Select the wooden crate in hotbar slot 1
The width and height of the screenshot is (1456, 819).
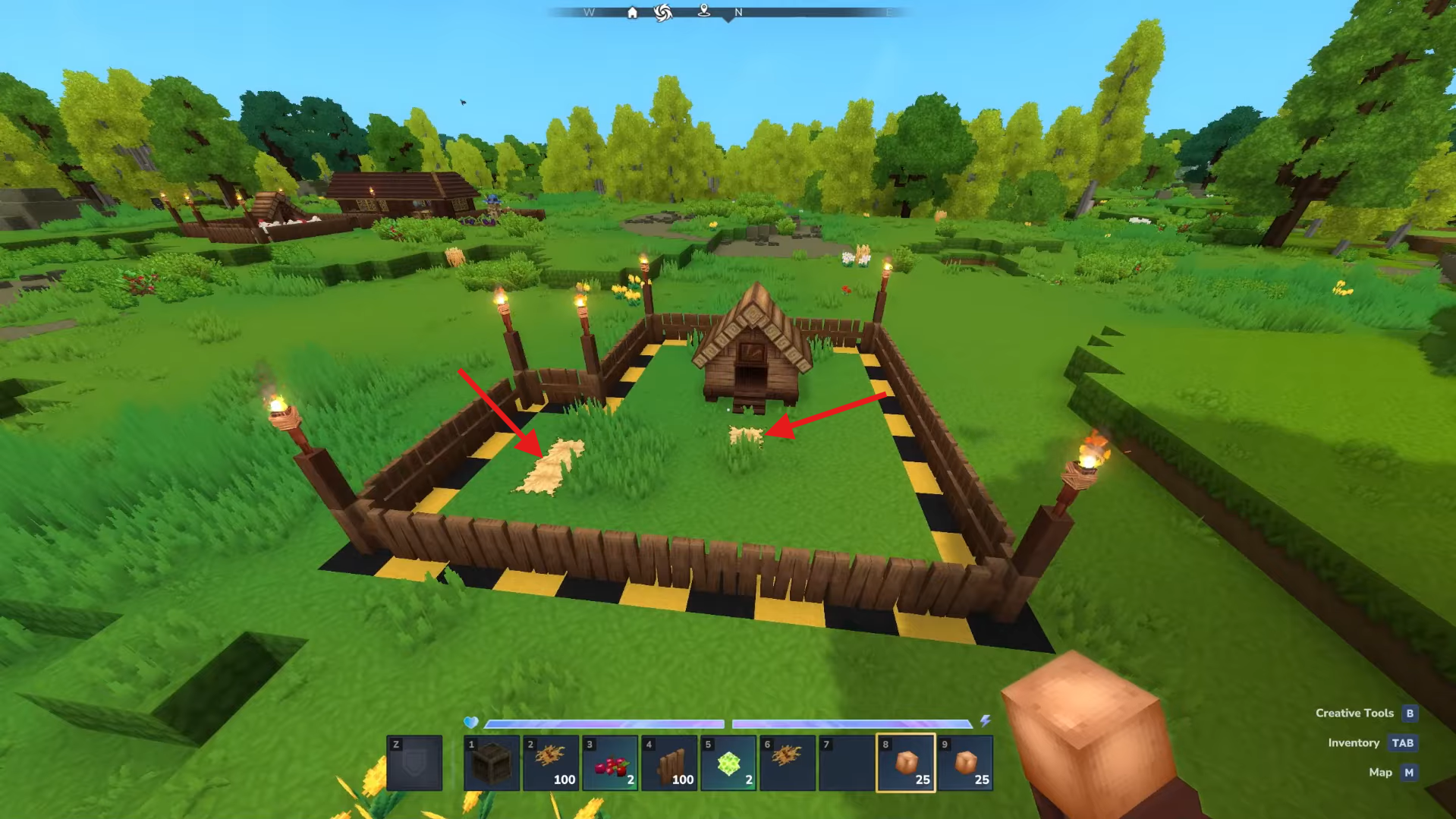[x=492, y=763]
